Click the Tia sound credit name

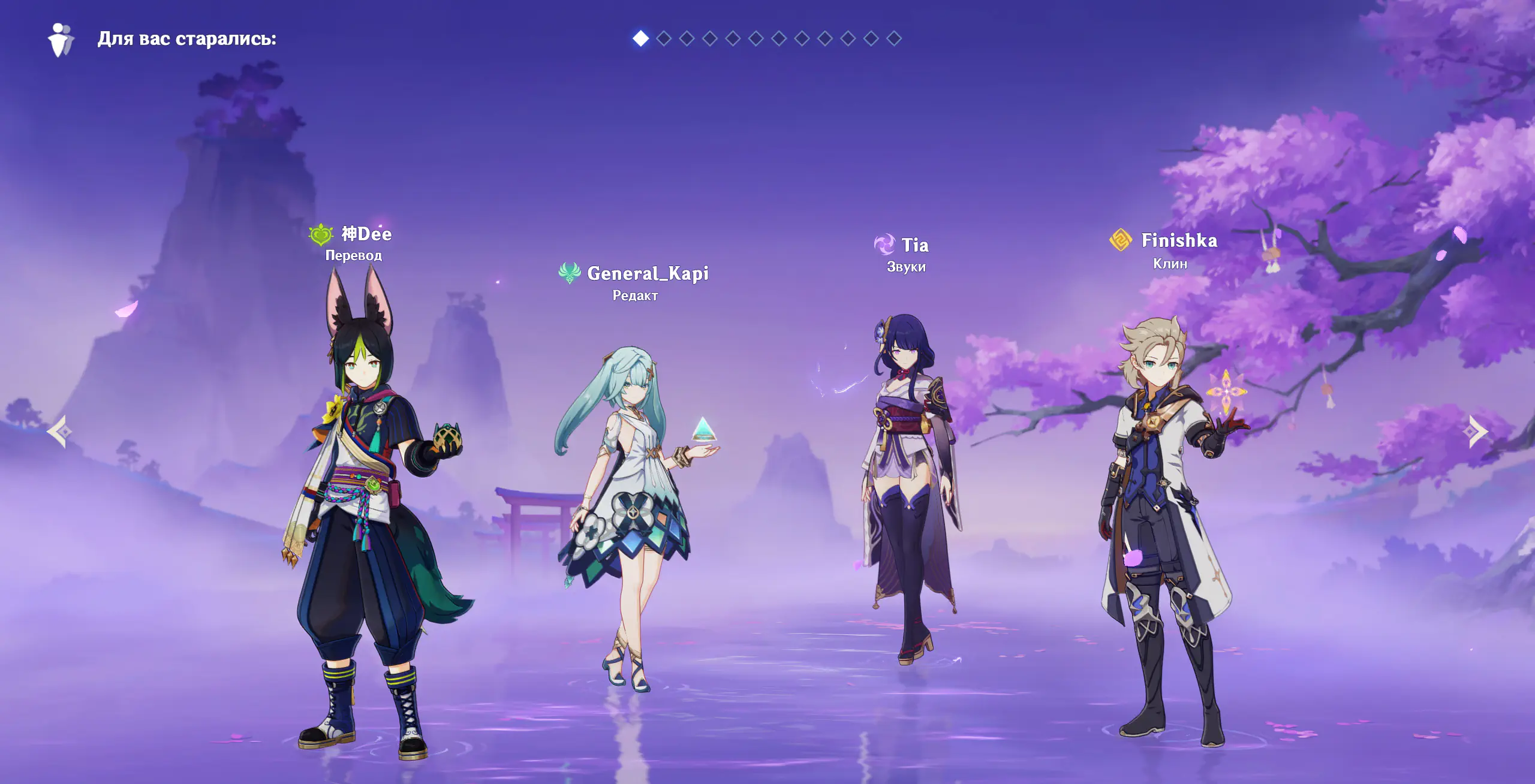pyautogui.click(x=914, y=245)
